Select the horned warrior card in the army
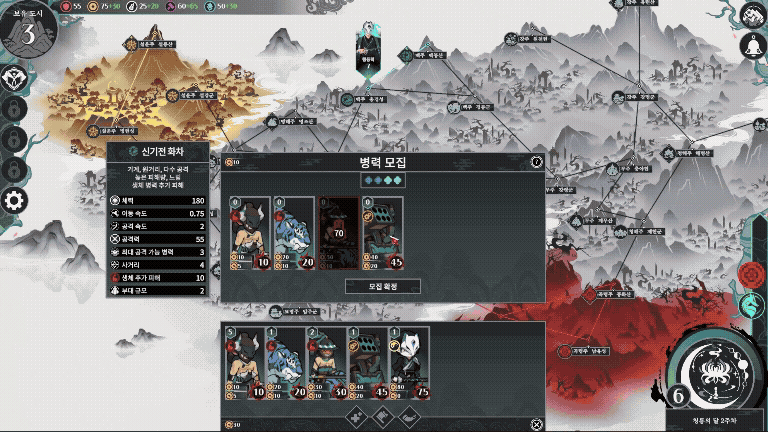This screenshot has height=432, width=768. tap(244, 364)
